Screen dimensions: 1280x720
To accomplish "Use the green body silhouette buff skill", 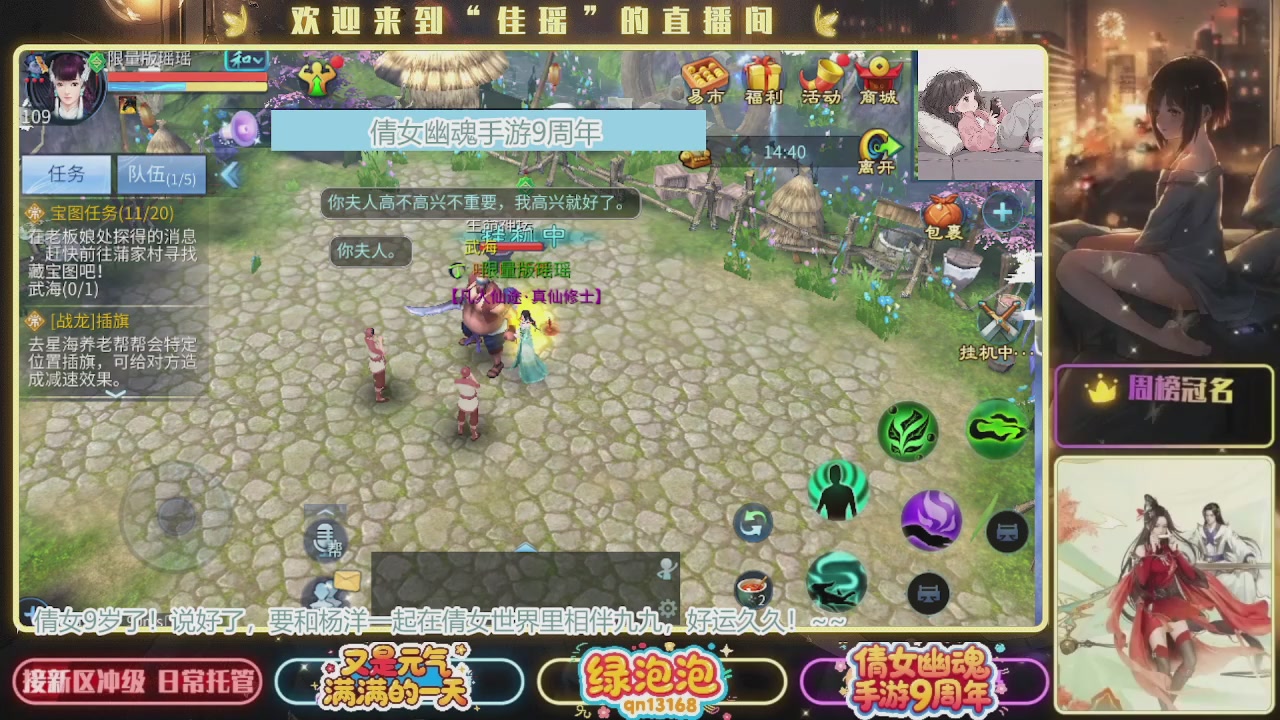I will pos(837,490).
